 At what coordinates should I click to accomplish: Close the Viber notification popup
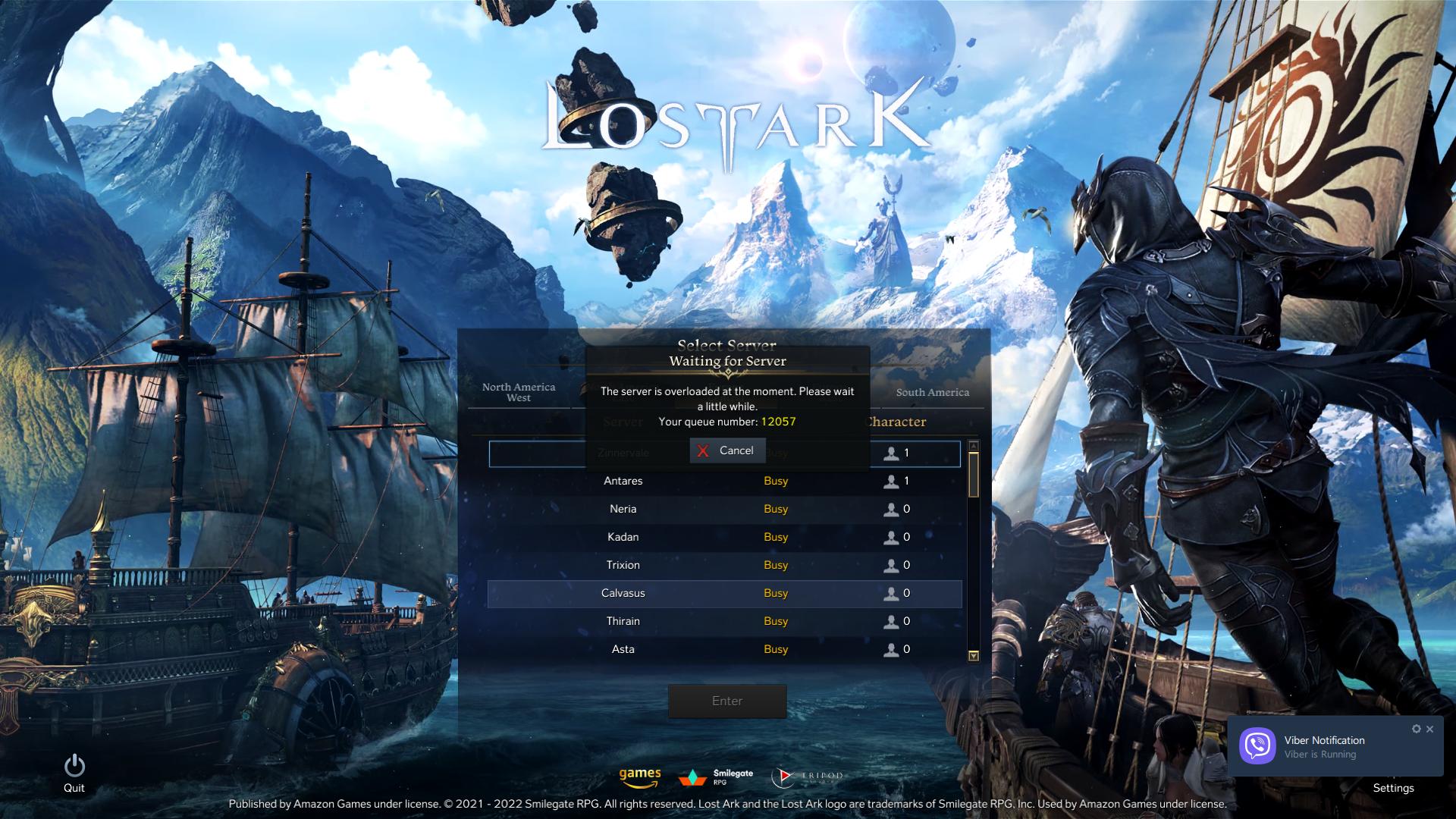[1429, 729]
